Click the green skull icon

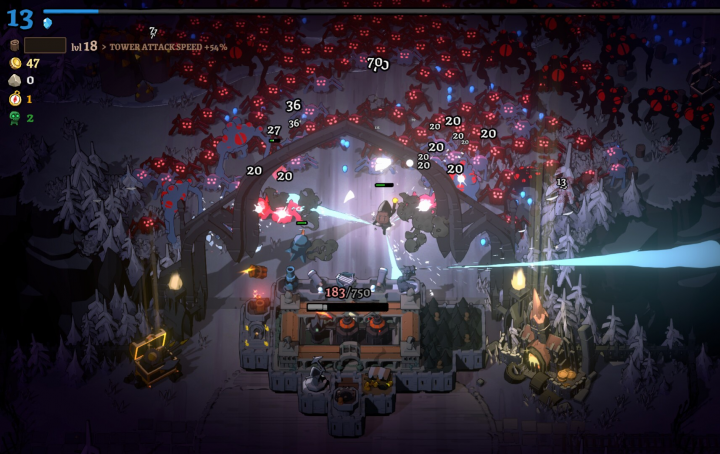[14, 117]
